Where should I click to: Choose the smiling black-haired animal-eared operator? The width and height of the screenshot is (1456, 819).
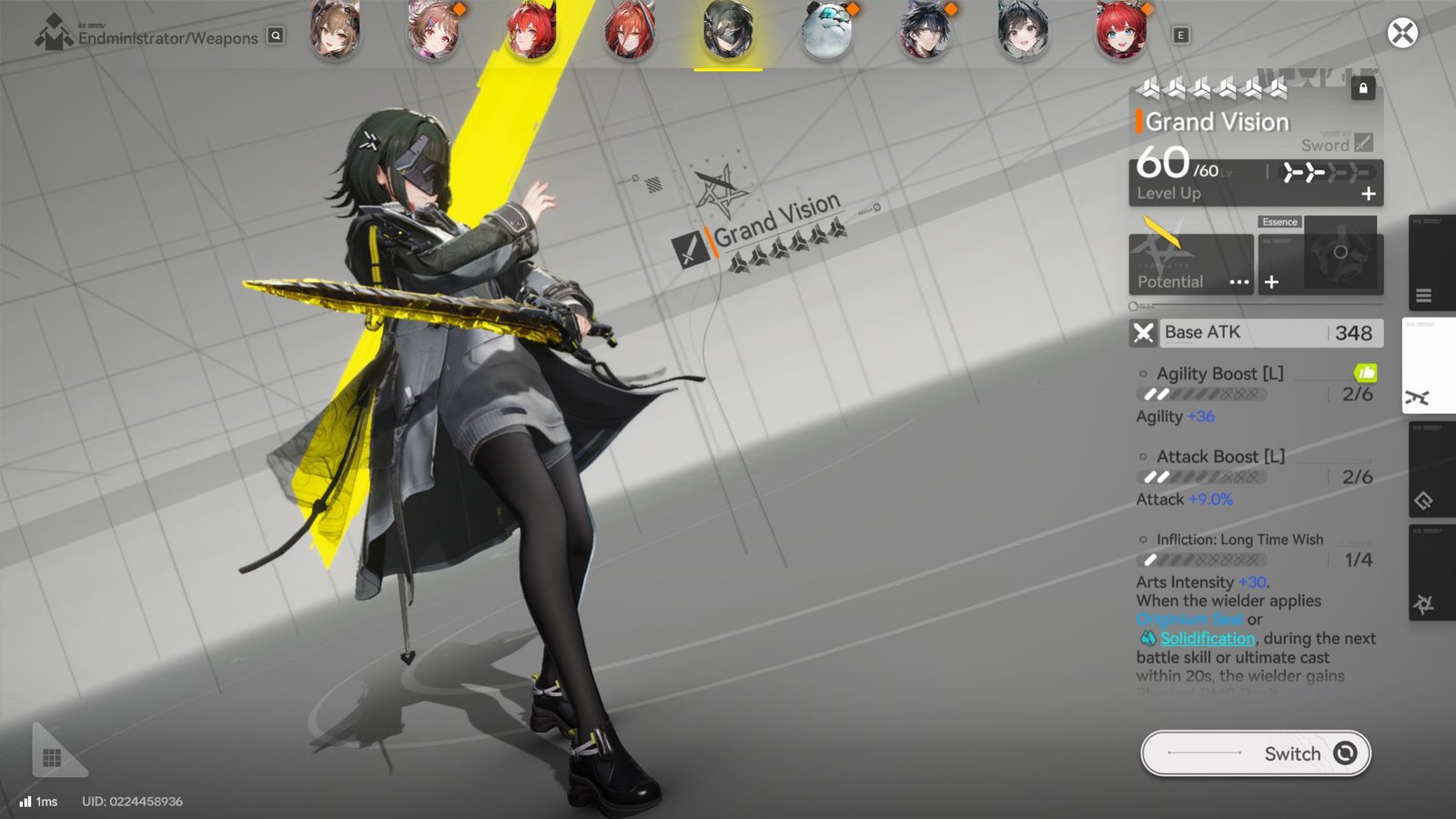click(x=1023, y=30)
